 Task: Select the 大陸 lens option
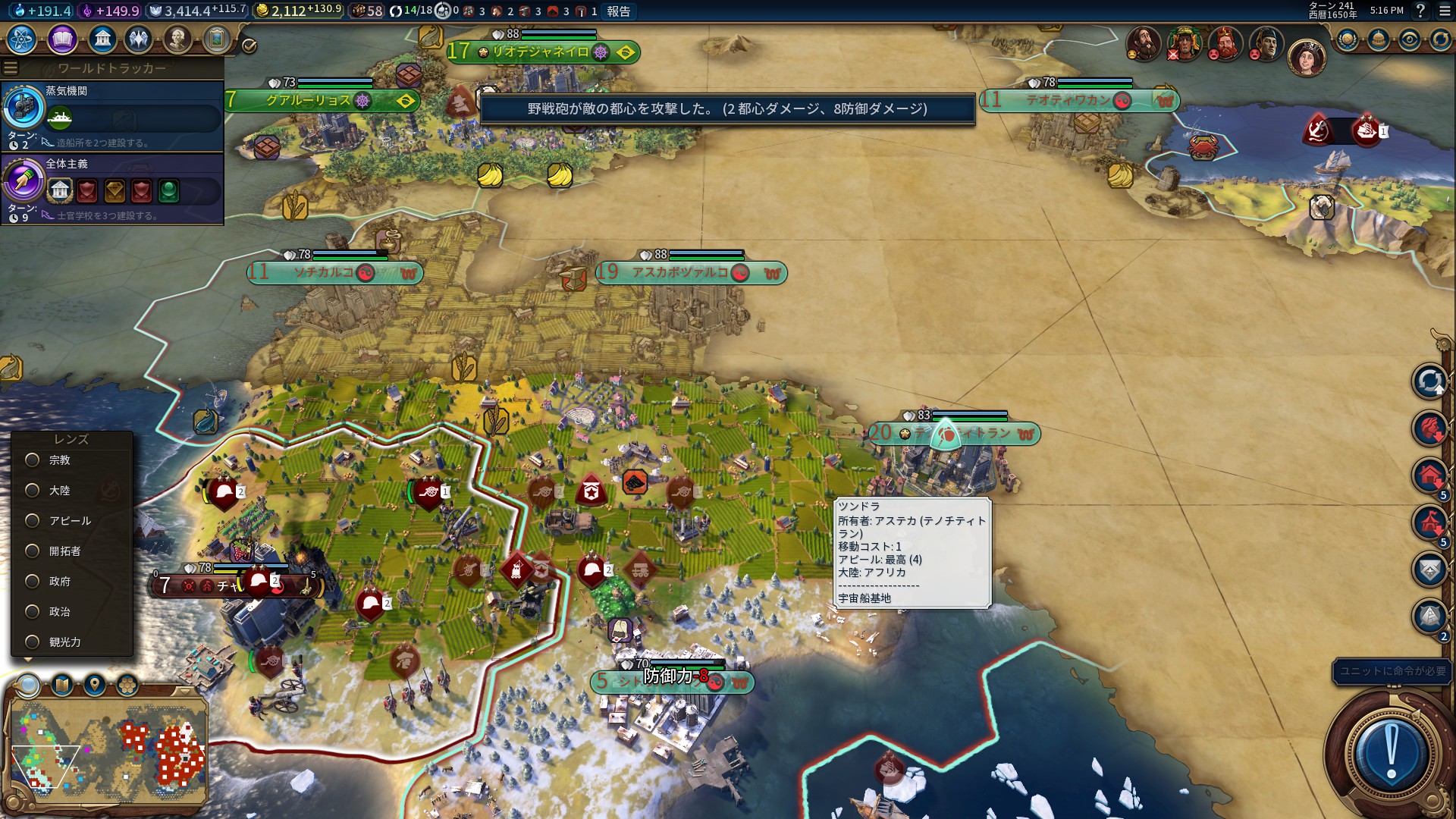click(33, 491)
